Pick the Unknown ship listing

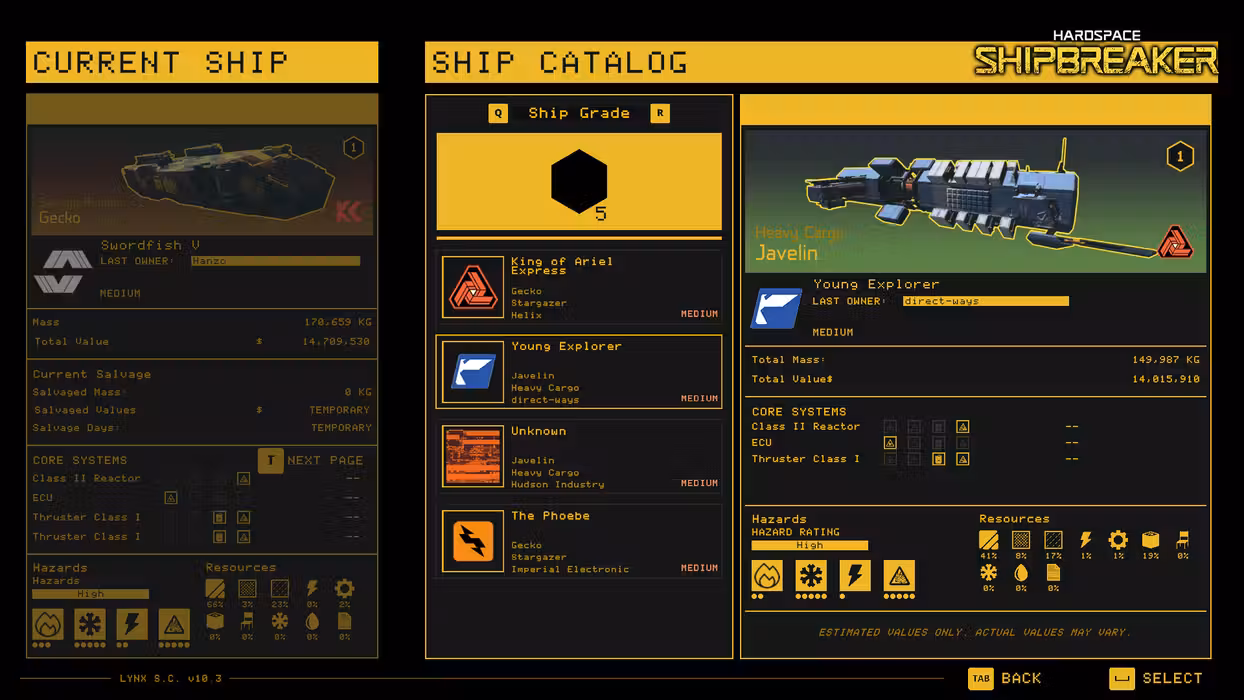579,457
